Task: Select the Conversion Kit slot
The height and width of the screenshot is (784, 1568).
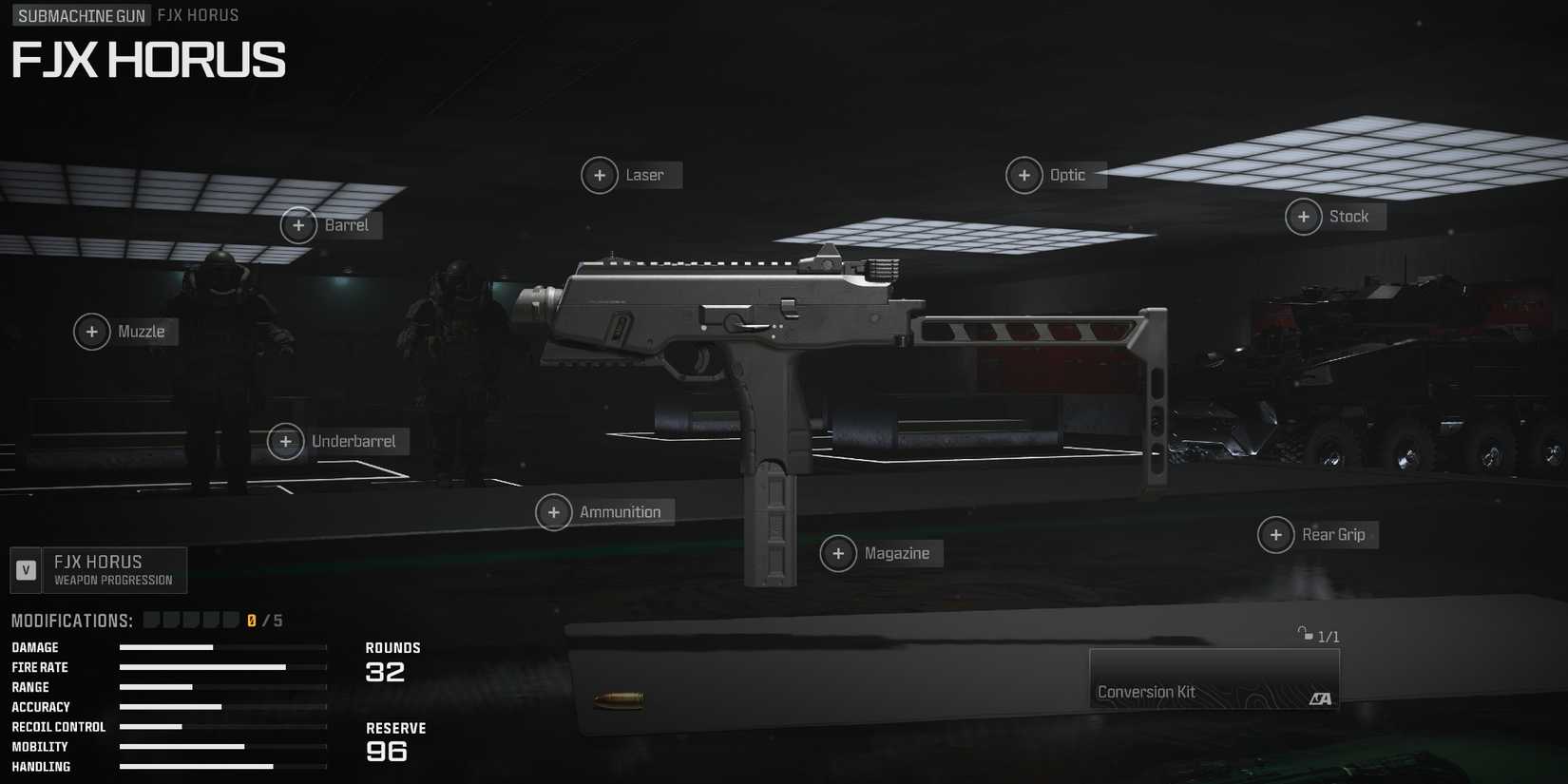Action: pos(1214,679)
